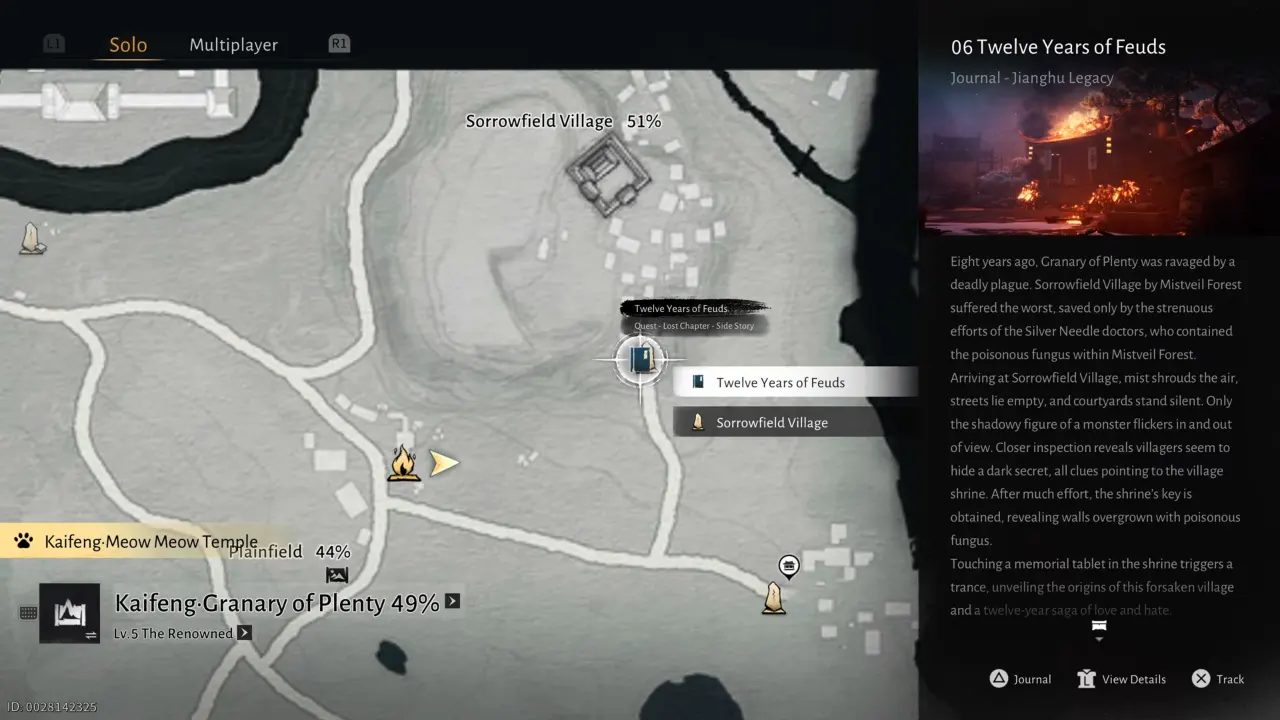Toggle quest tracking with the Track button
This screenshot has height=720, width=1280.
1217,678
